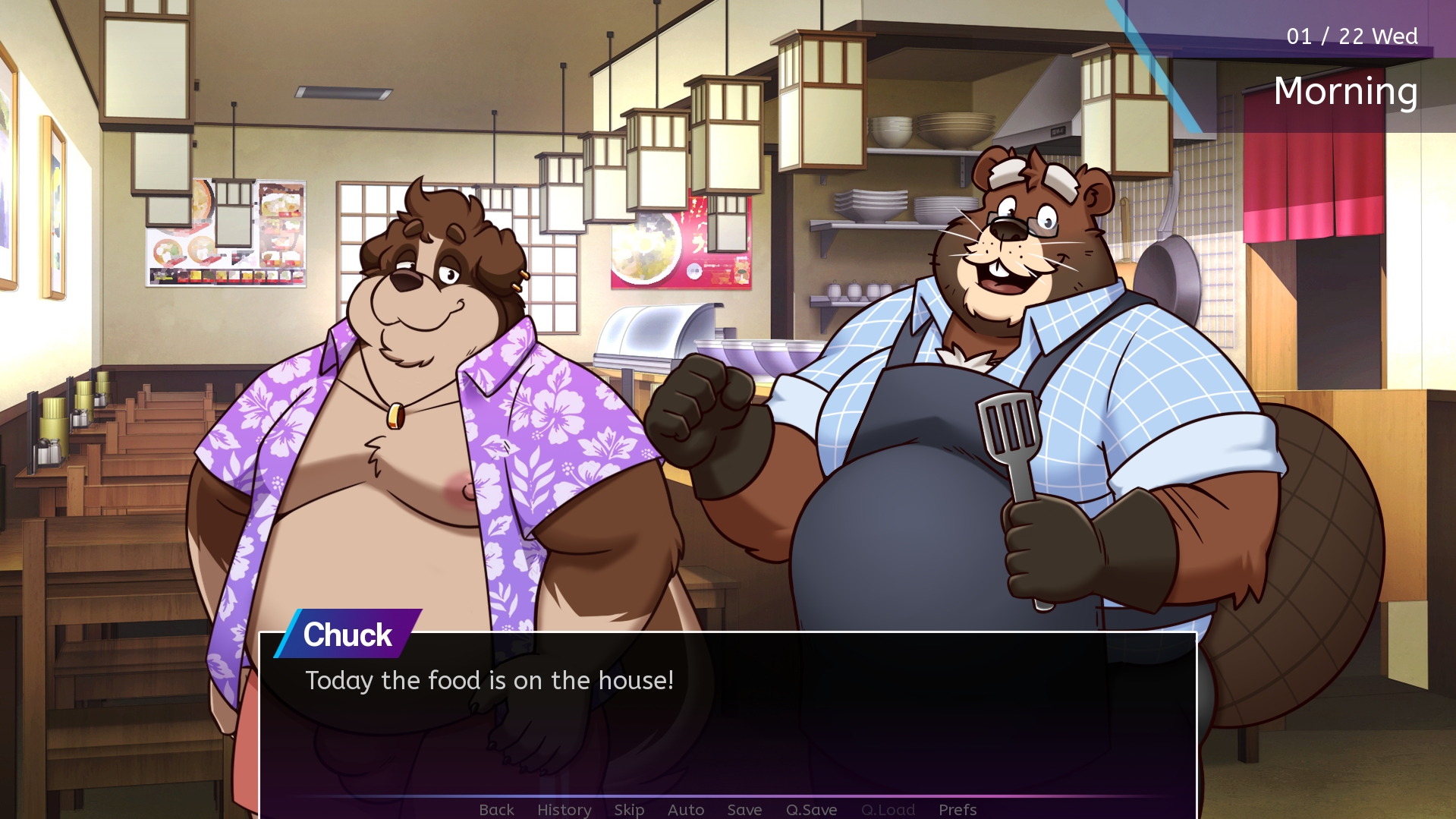This screenshot has width=1456, height=819.
Task: Open the Save menu
Action: point(744,809)
